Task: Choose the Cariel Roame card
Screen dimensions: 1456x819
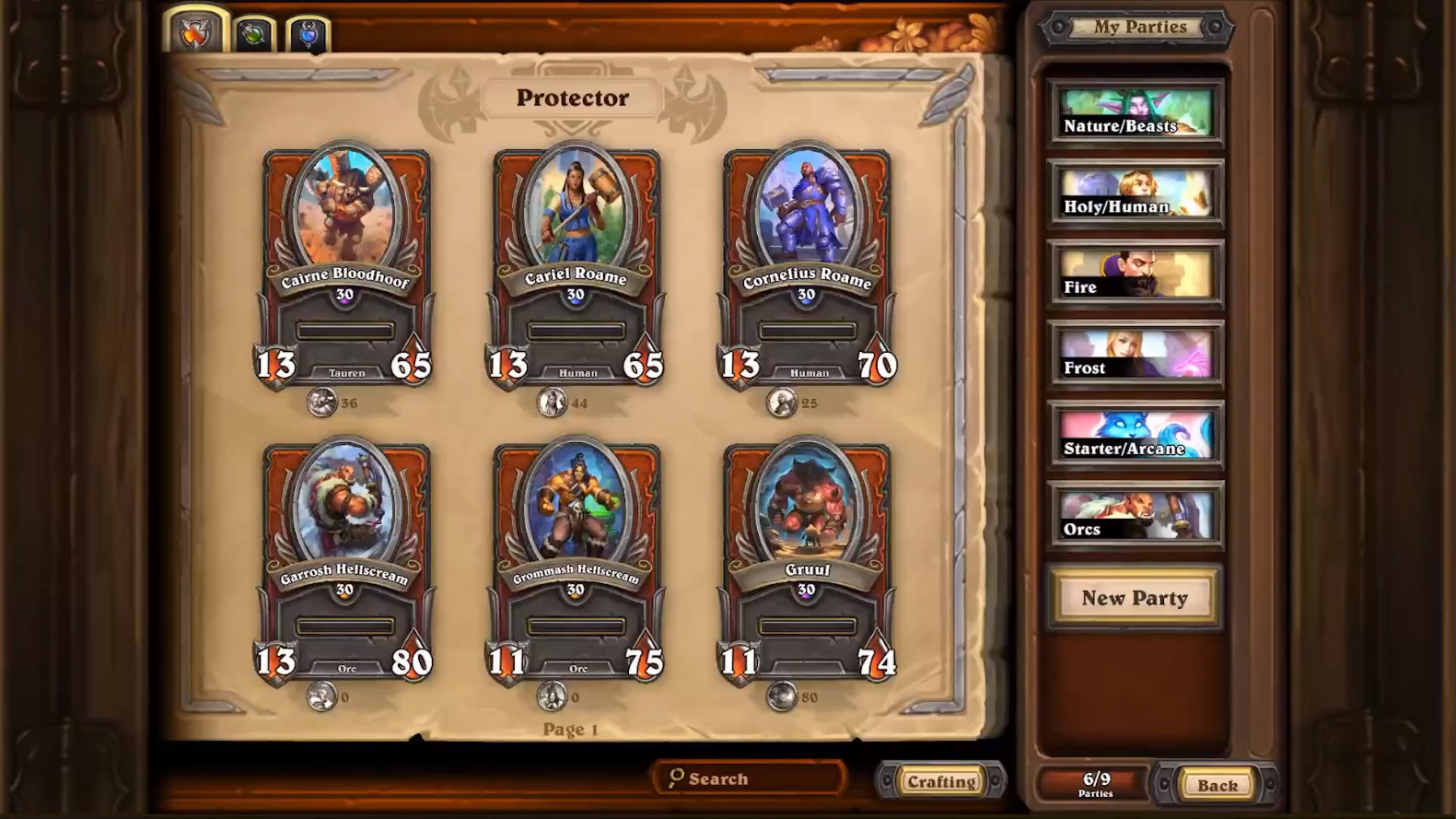Action: 576,267
